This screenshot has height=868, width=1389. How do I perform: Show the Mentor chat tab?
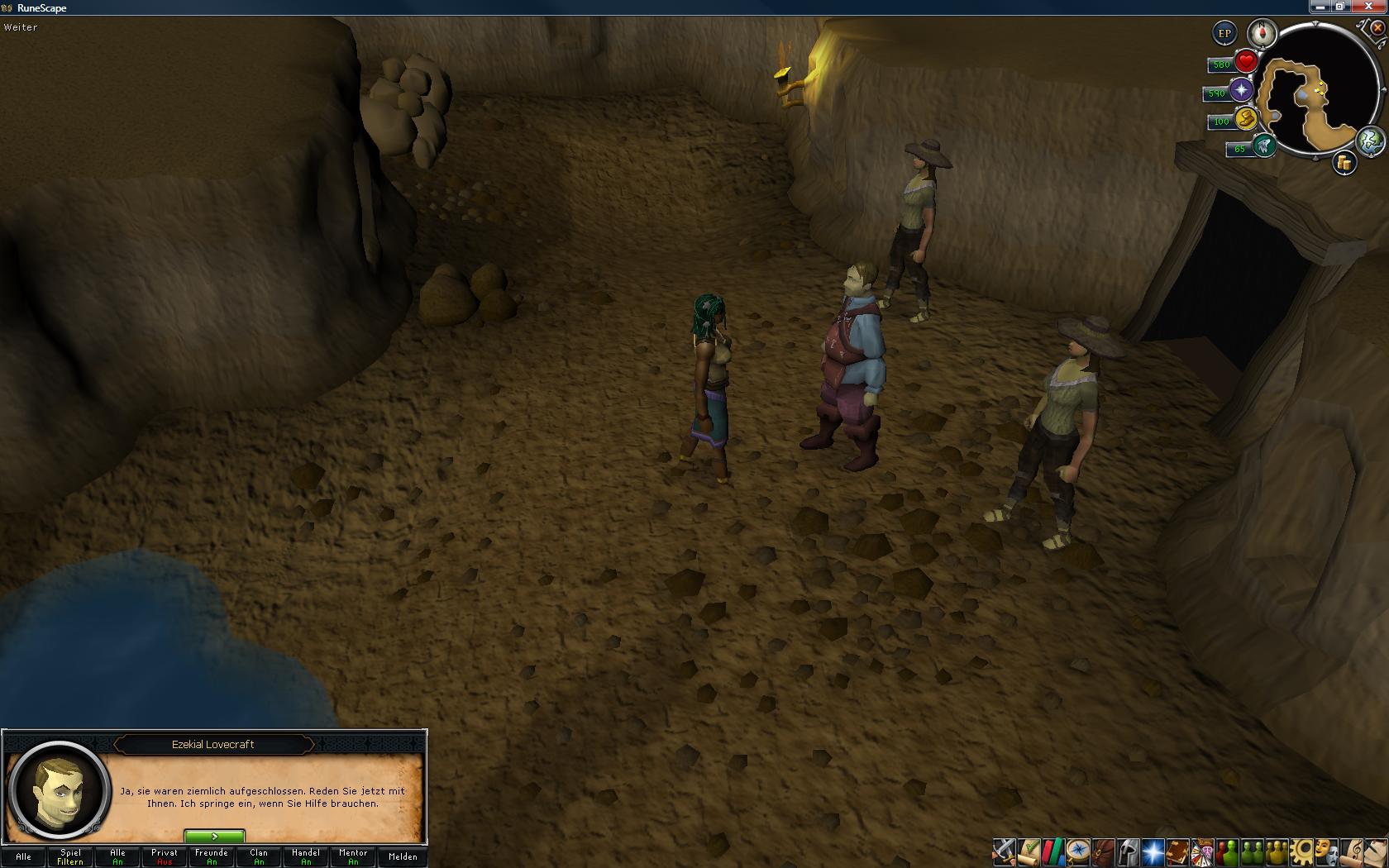click(x=353, y=856)
